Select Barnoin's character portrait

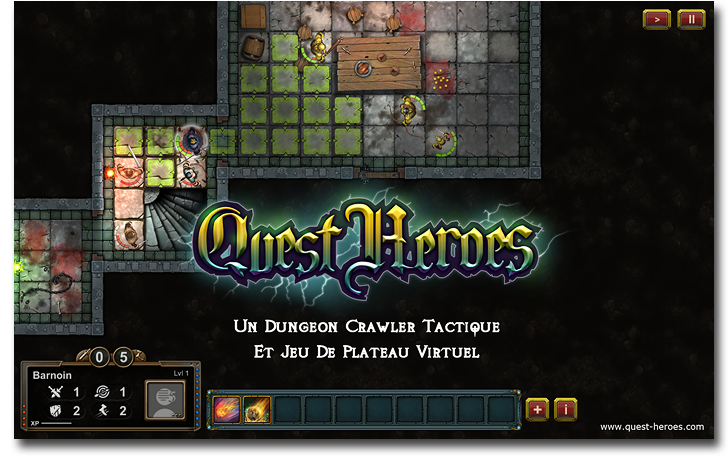click(x=166, y=399)
